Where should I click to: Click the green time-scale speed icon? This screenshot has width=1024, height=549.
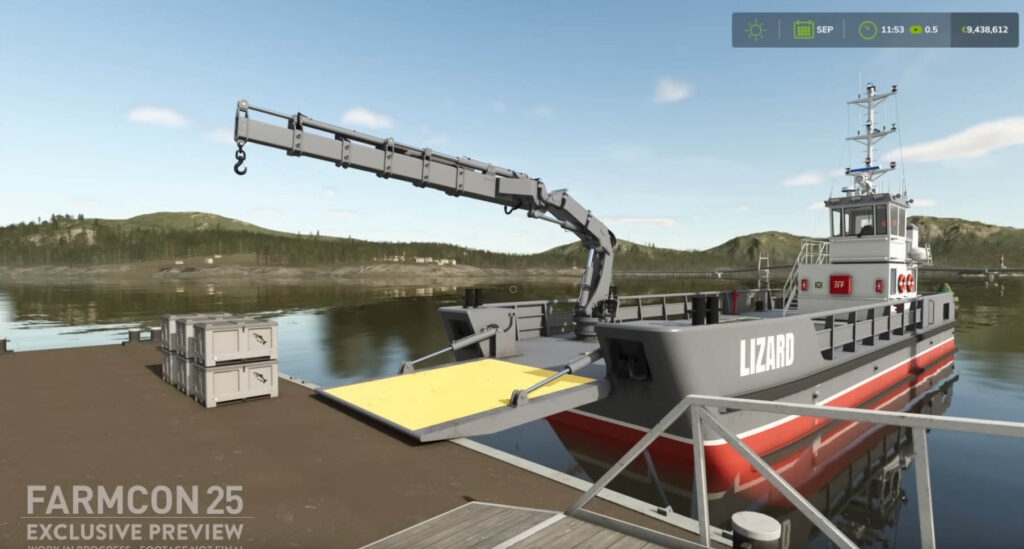[915, 30]
